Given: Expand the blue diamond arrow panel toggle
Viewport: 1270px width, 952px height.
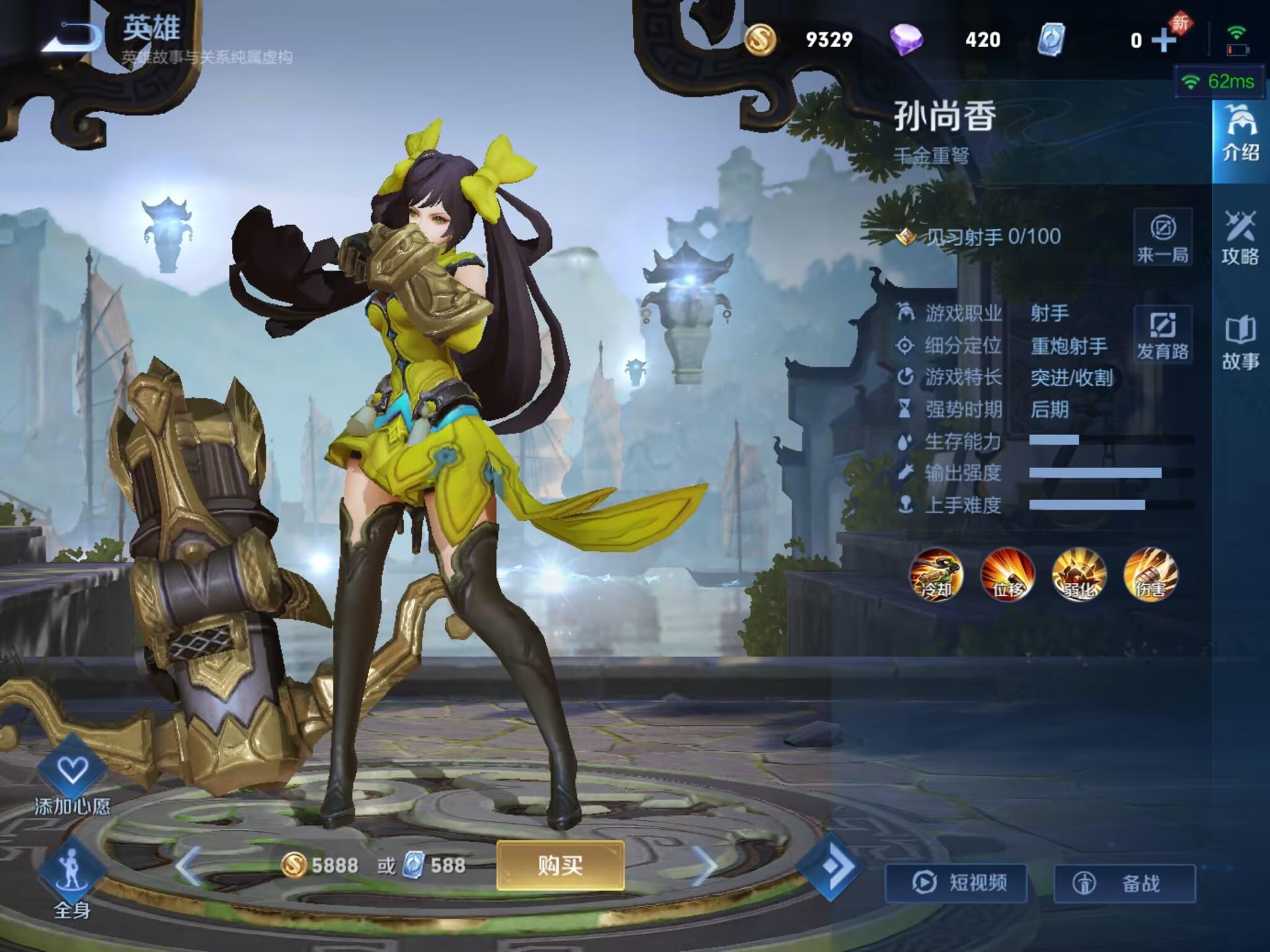Looking at the screenshot, I should tap(831, 866).
